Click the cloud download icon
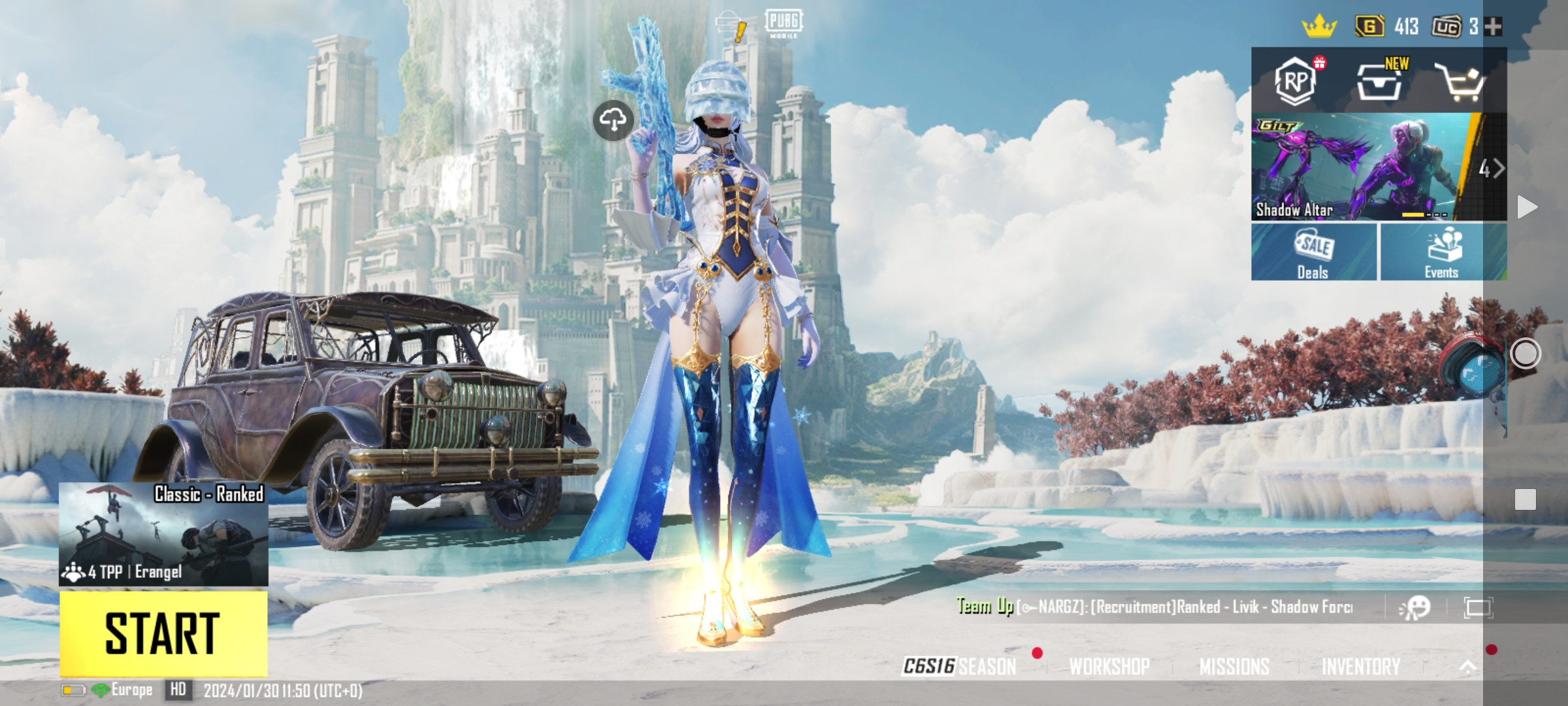Screen dimensions: 1568x706 (x=613, y=120)
